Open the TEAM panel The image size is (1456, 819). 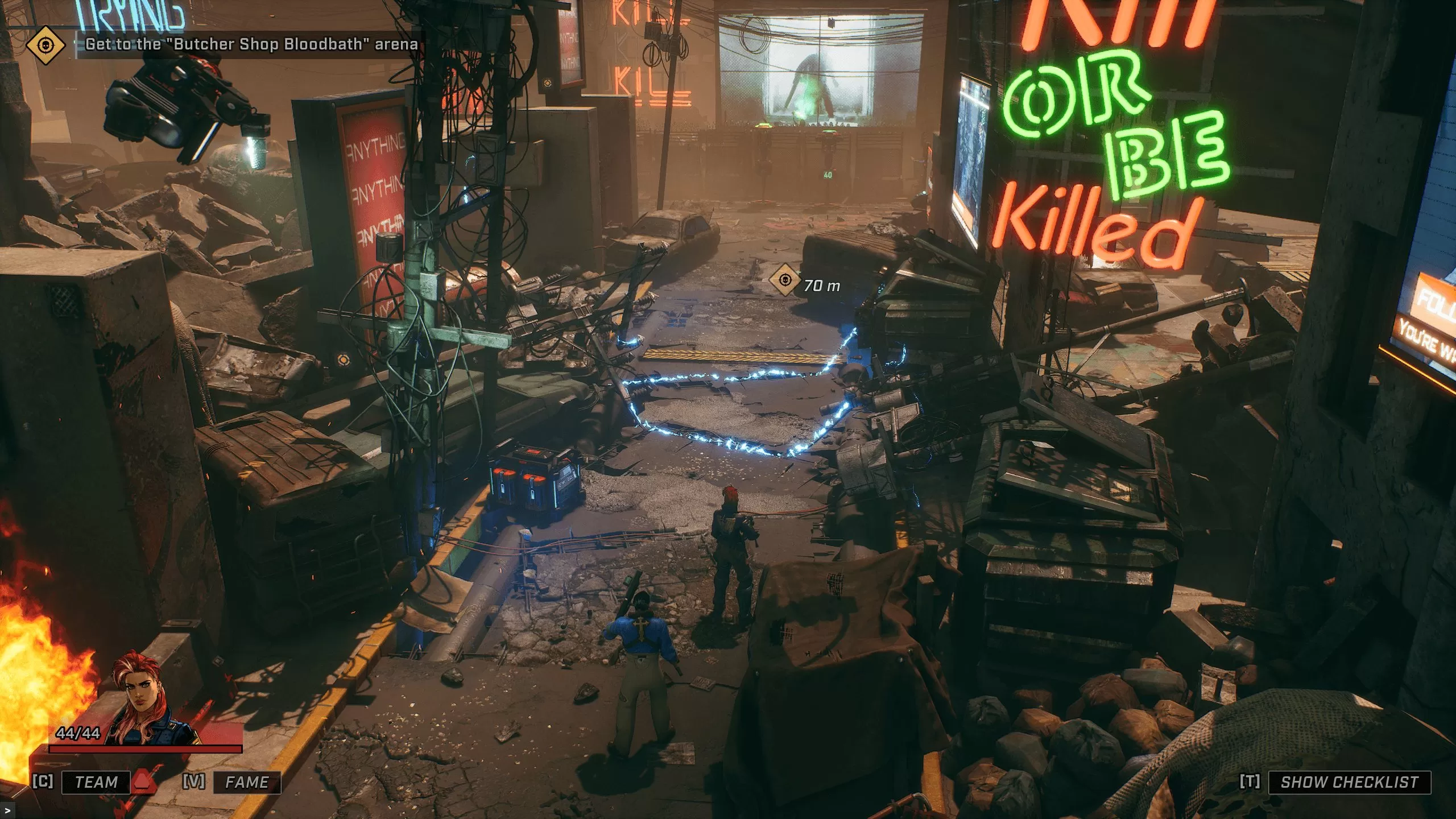point(96,782)
